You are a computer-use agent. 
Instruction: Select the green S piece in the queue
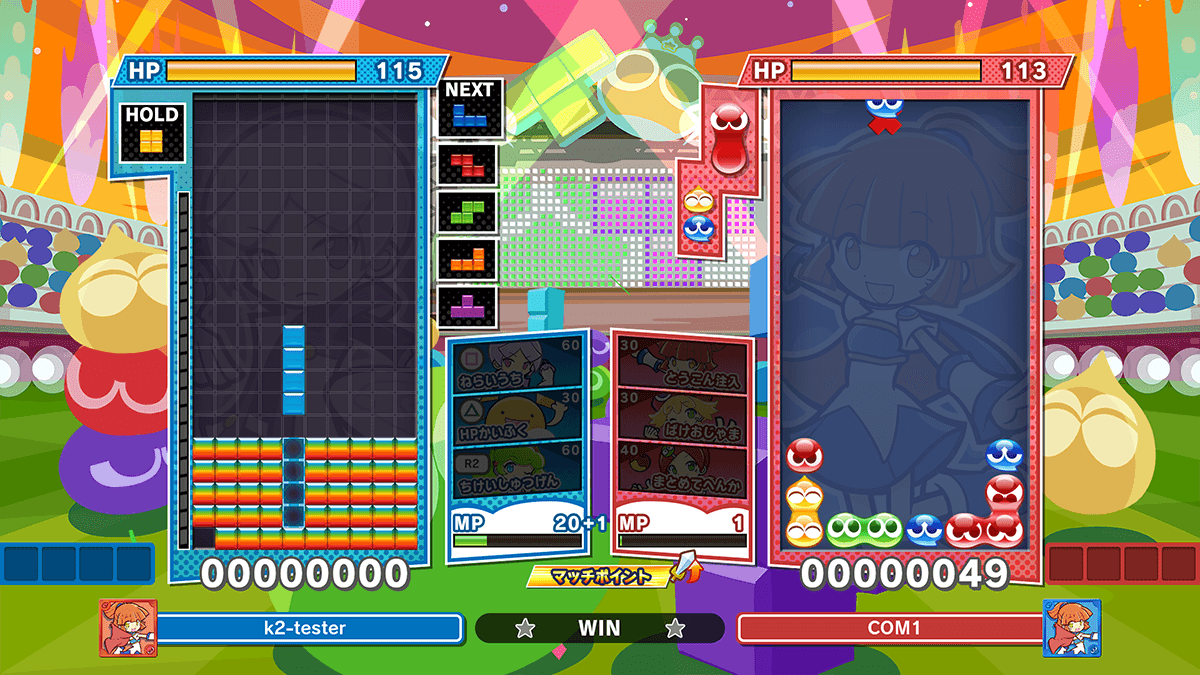tap(468, 212)
